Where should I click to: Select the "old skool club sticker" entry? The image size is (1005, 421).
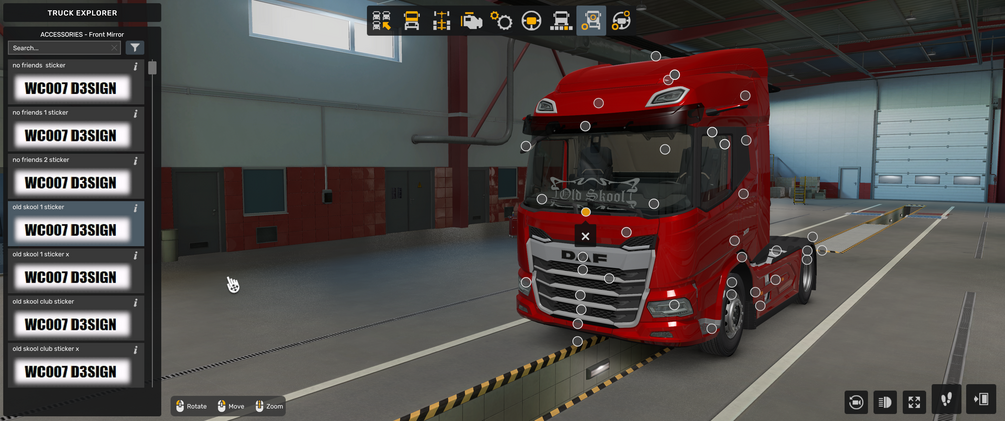70,324
